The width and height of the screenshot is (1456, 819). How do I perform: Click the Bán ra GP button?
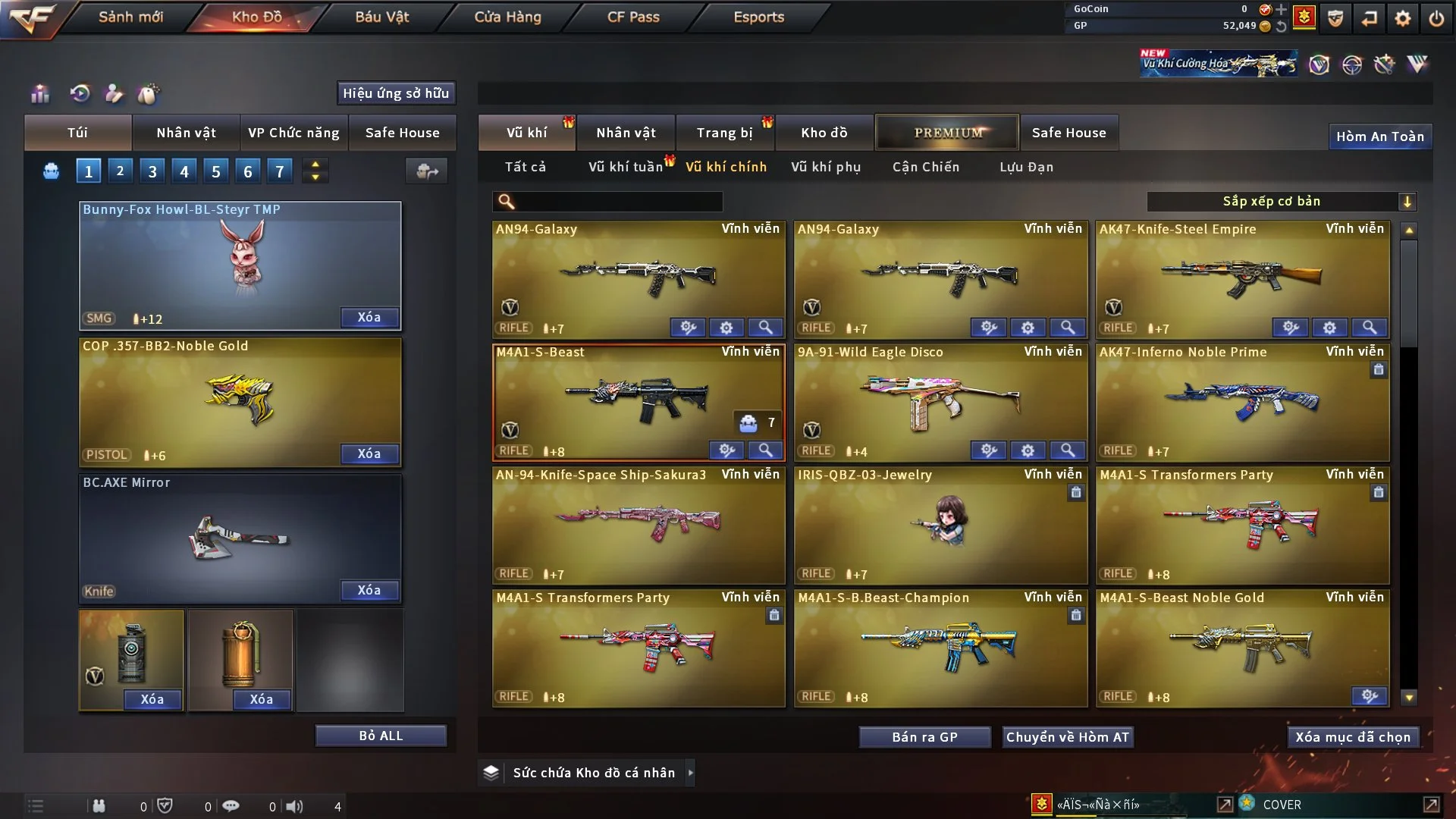click(924, 737)
